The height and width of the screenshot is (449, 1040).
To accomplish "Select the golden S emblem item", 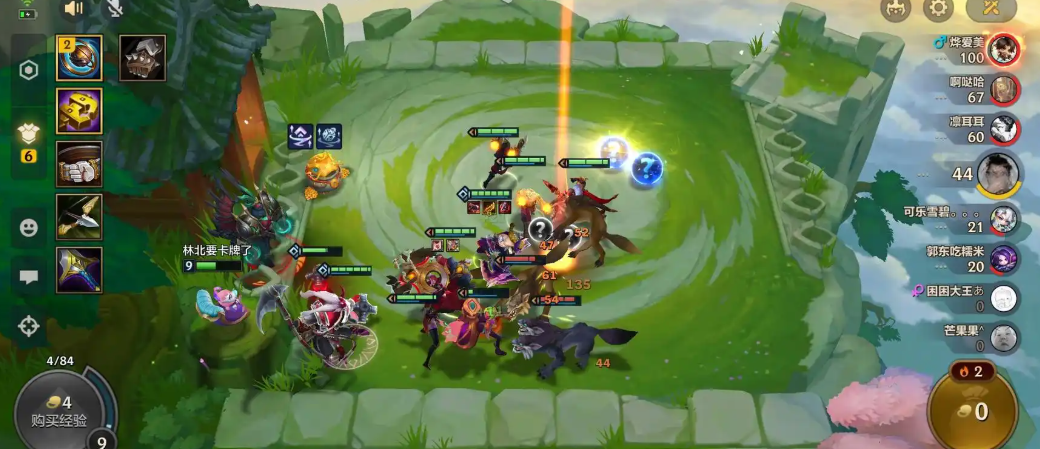I will click(x=79, y=111).
